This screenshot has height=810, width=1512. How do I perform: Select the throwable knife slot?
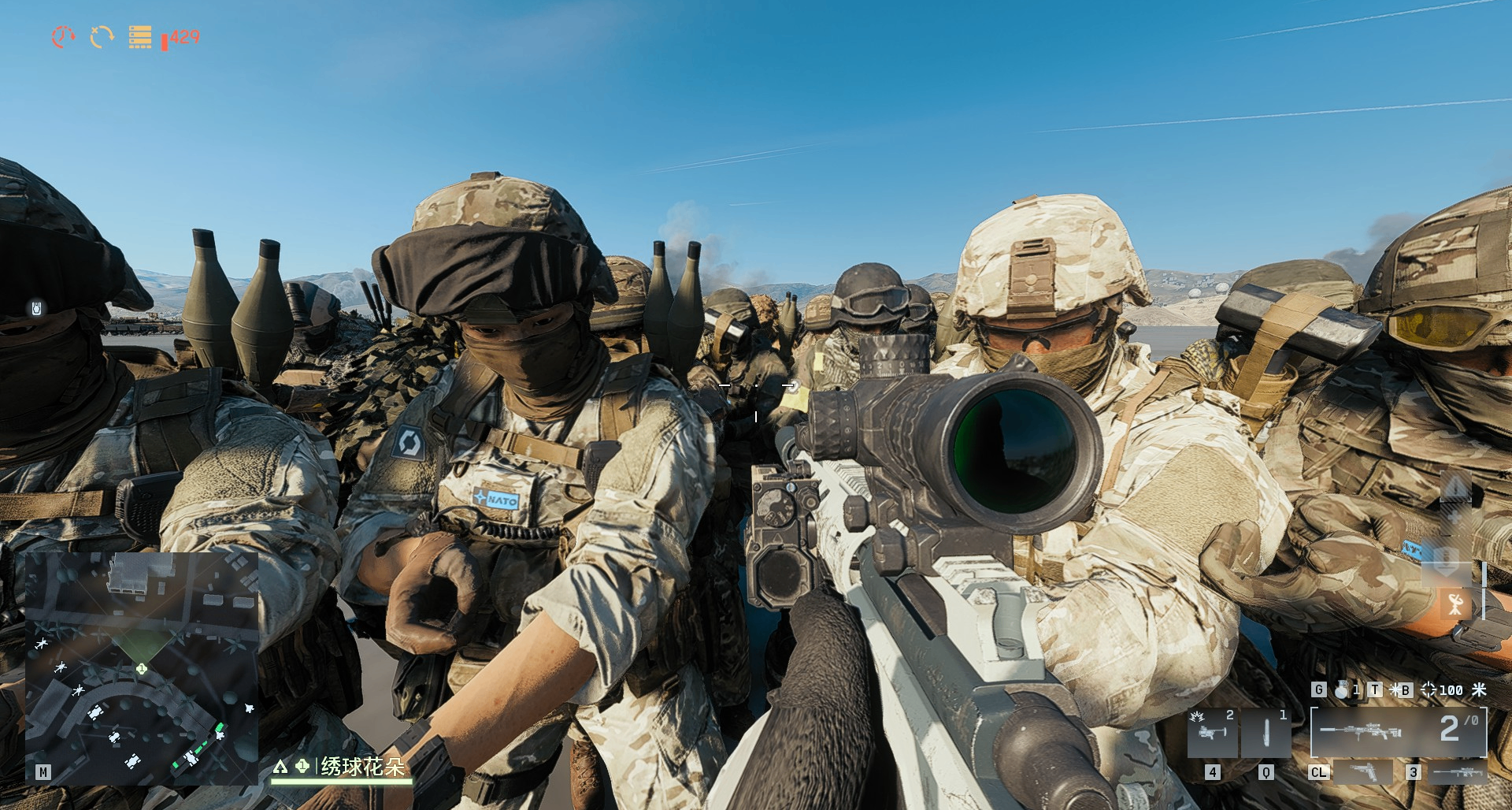(x=1266, y=733)
